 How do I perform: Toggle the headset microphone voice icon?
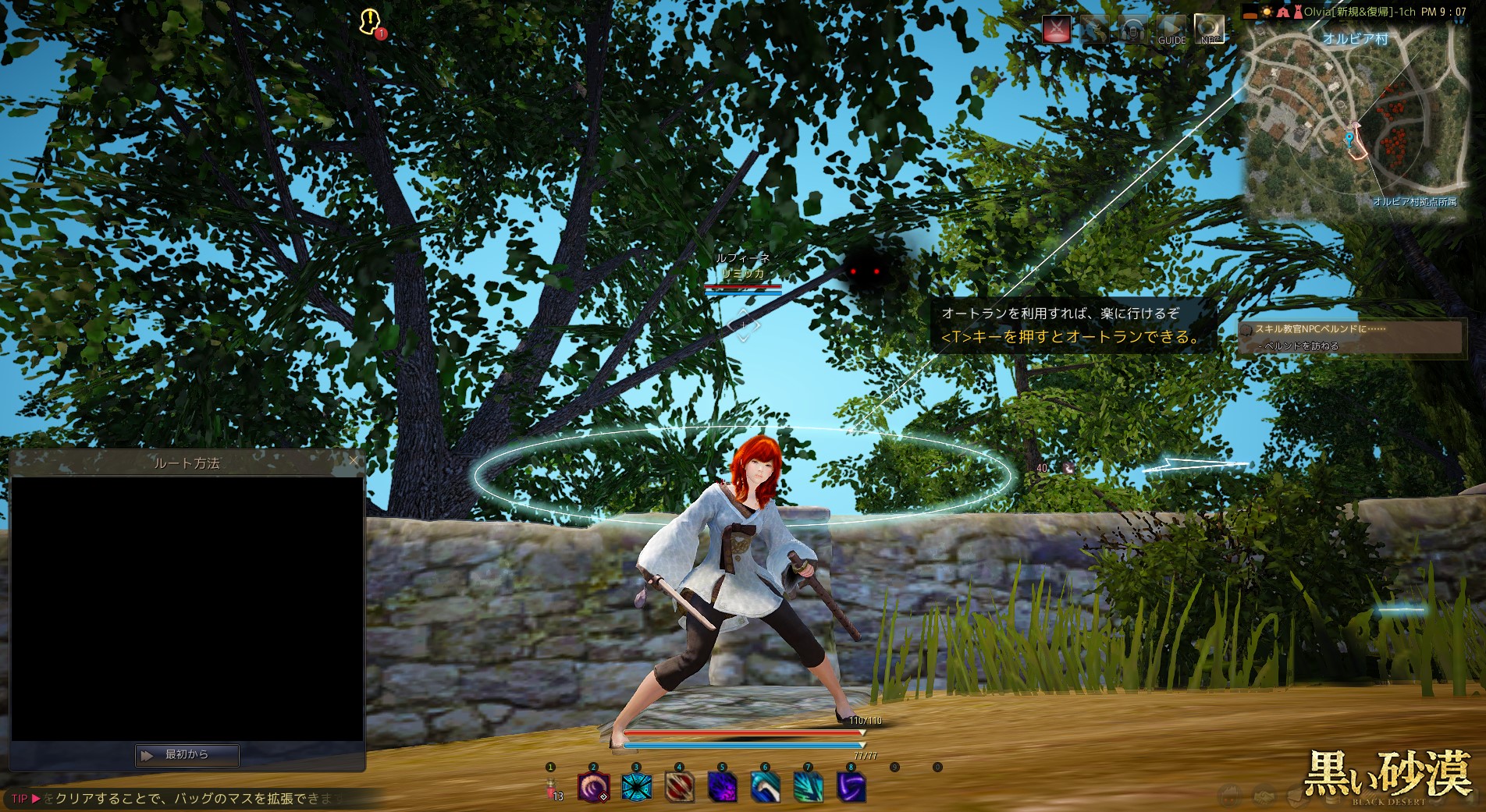[x=1132, y=30]
